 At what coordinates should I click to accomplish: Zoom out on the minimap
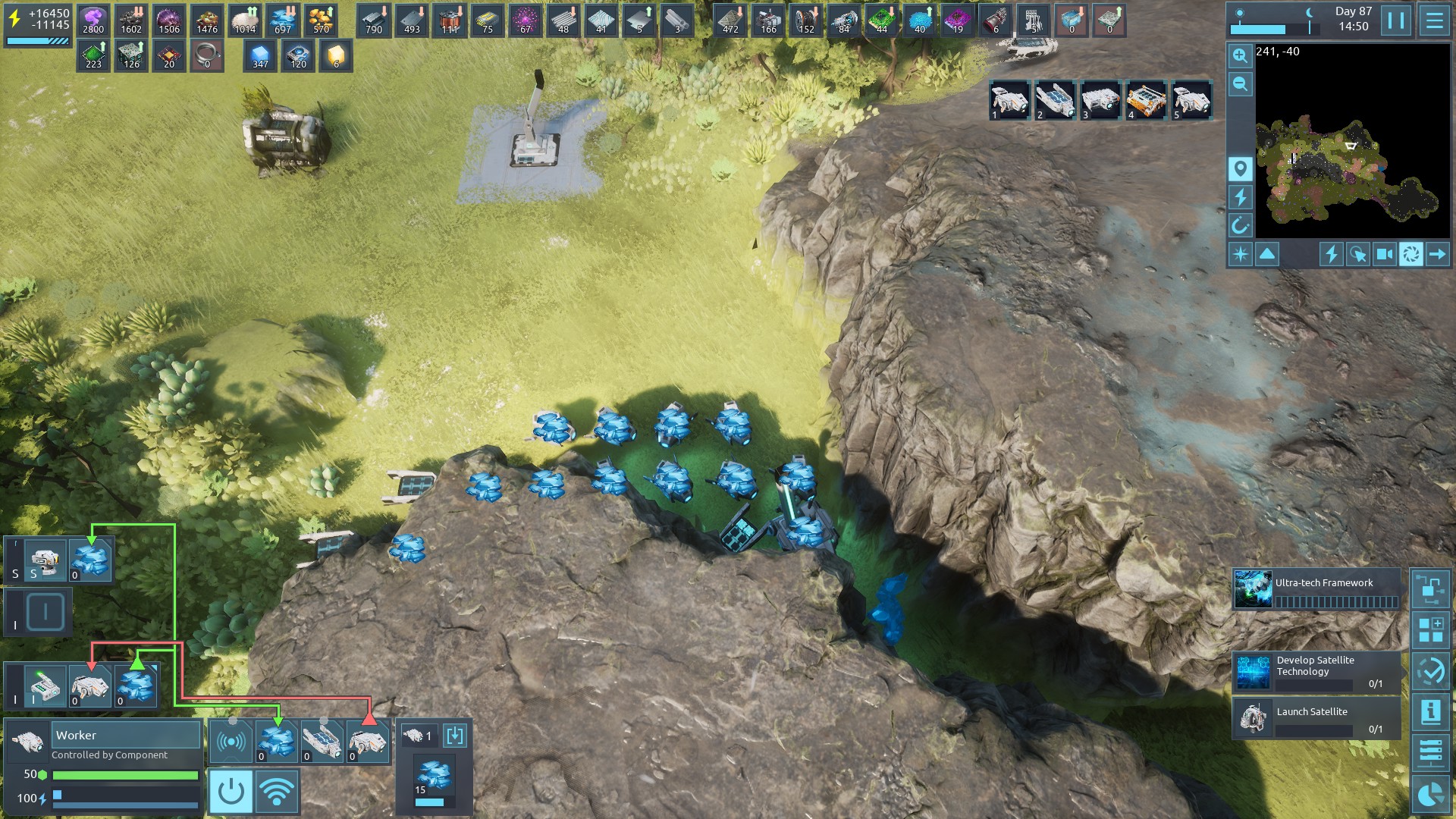point(1240,84)
